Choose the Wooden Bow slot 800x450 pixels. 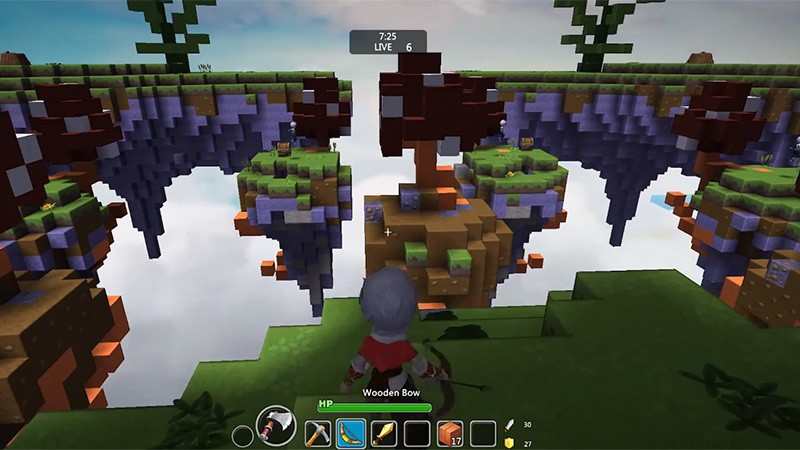point(350,433)
